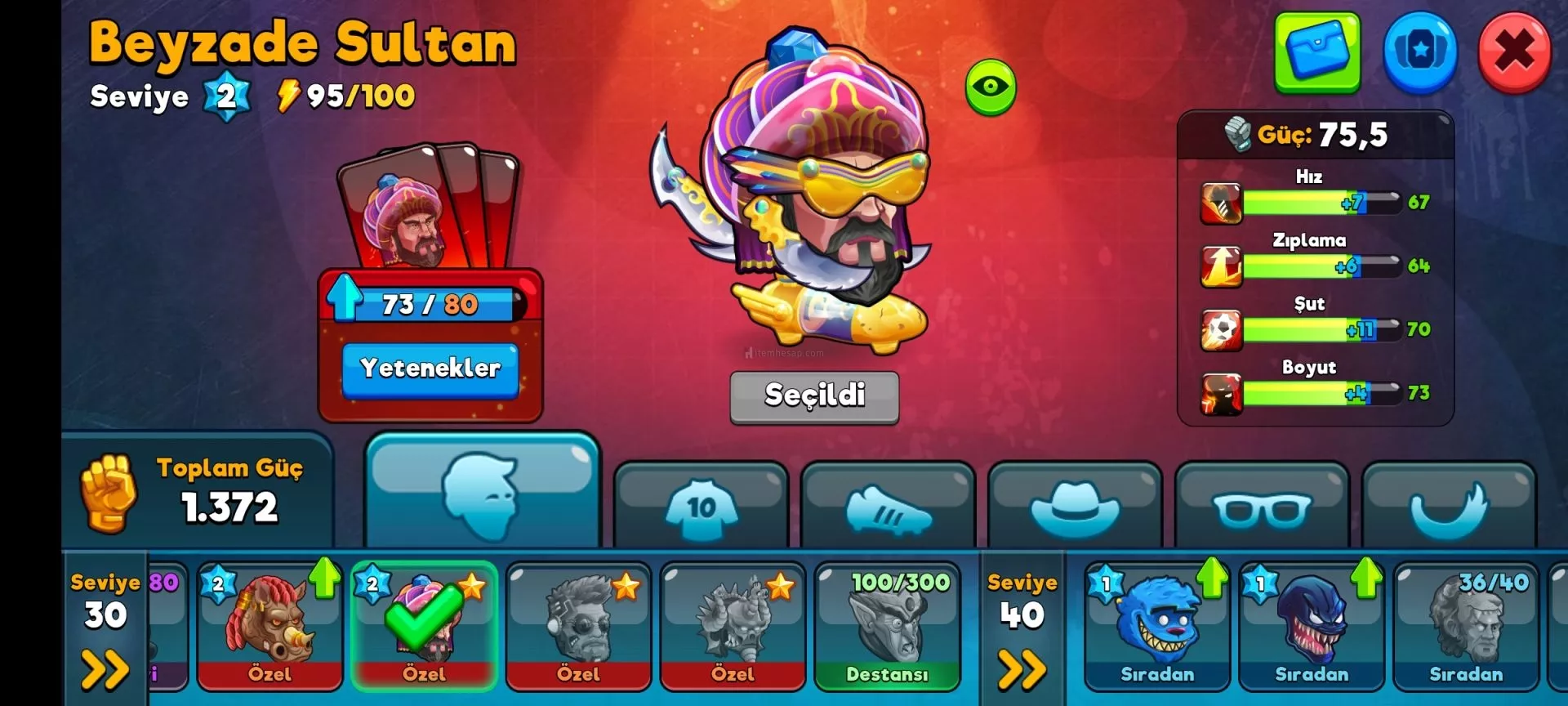1568x706 pixels.
Task: Switch to the glasses tab
Action: tap(1261, 508)
